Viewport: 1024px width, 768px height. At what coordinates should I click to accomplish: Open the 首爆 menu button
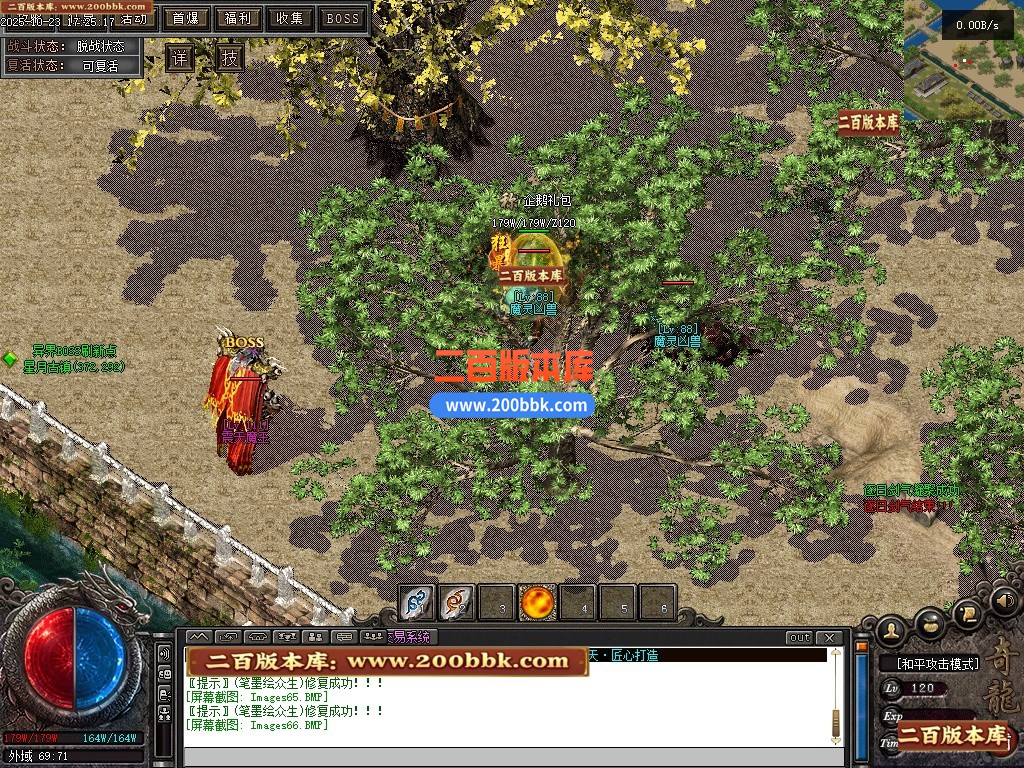click(x=185, y=18)
